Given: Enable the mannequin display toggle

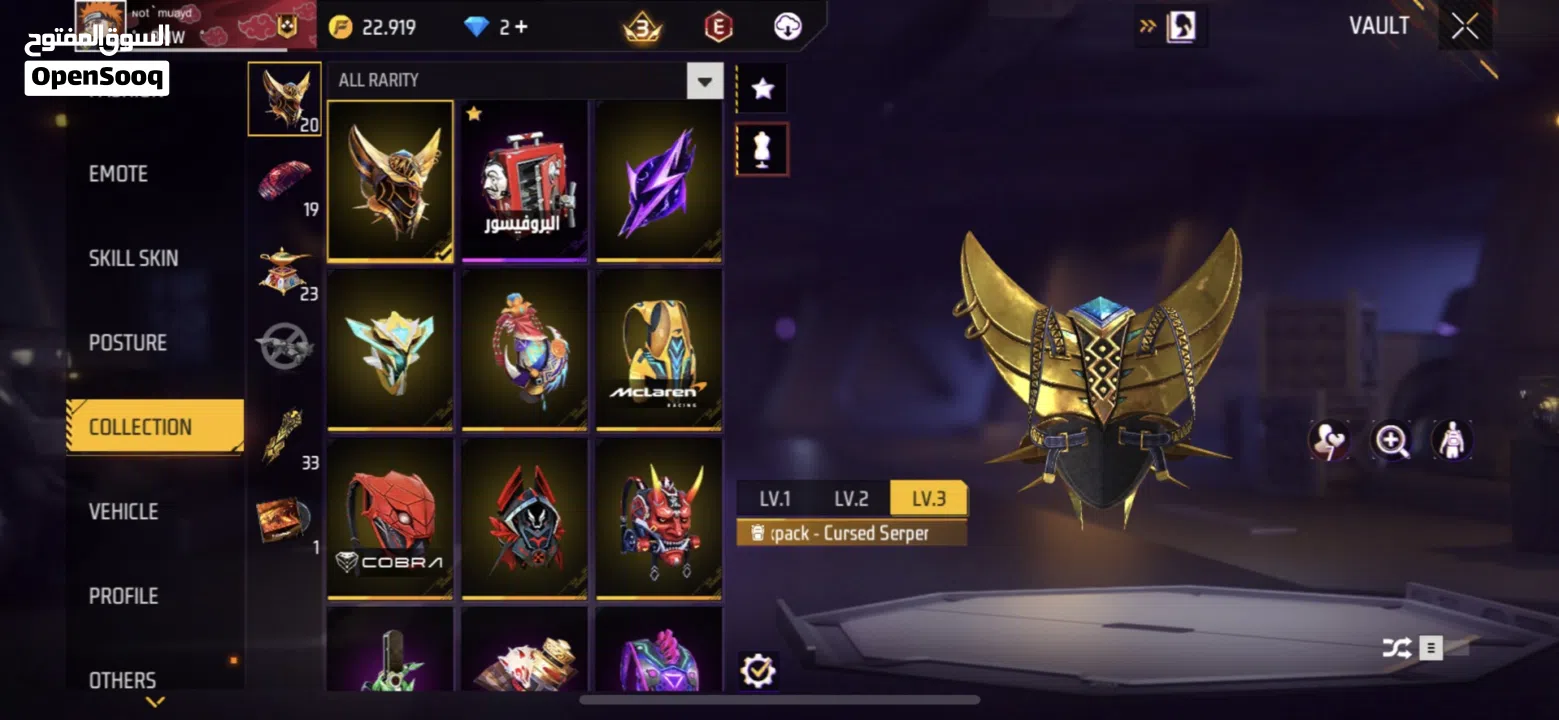Looking at the screenshot, I should [761, 148].
